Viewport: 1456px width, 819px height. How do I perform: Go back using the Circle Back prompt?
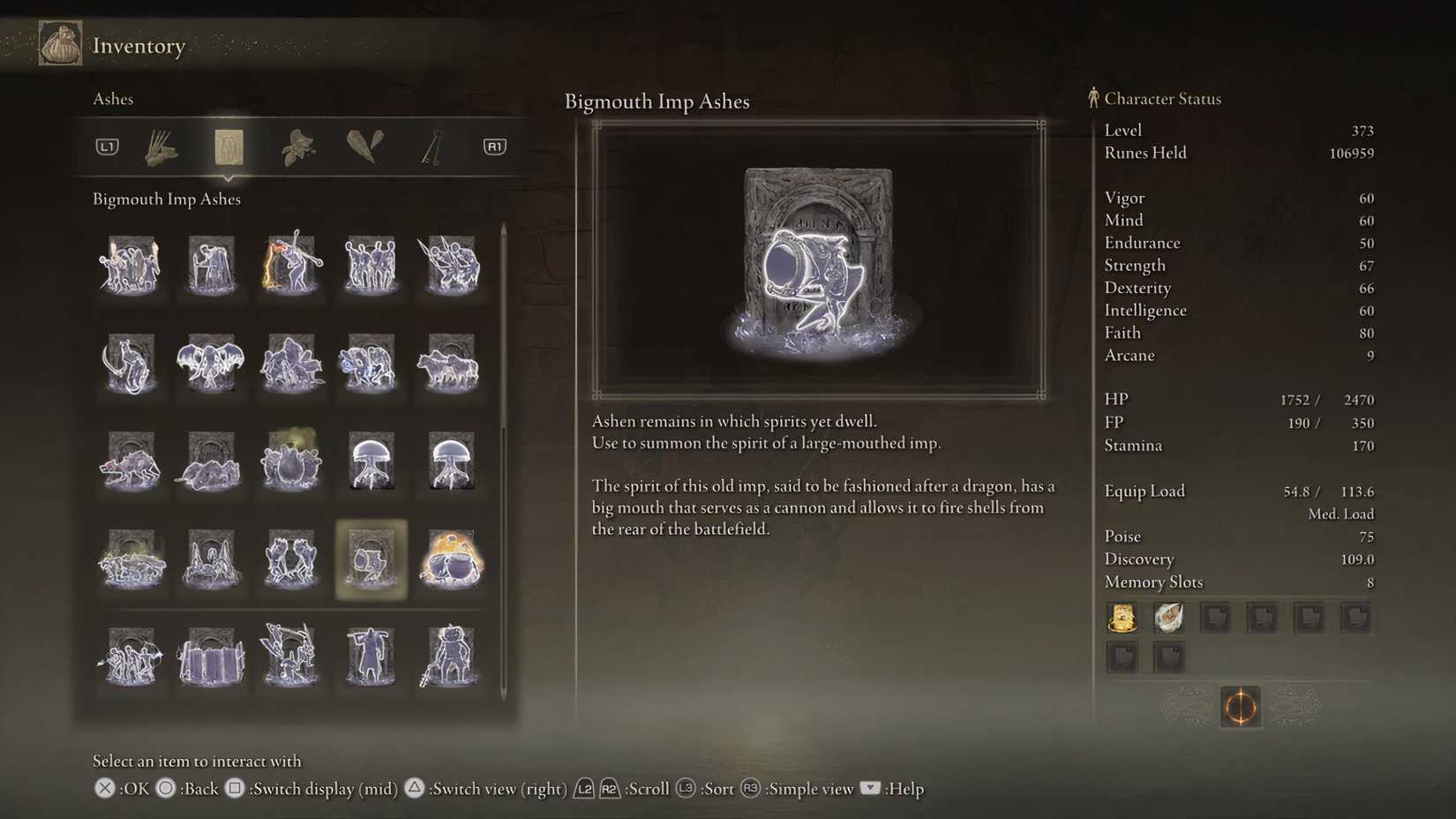pos(165,789)
